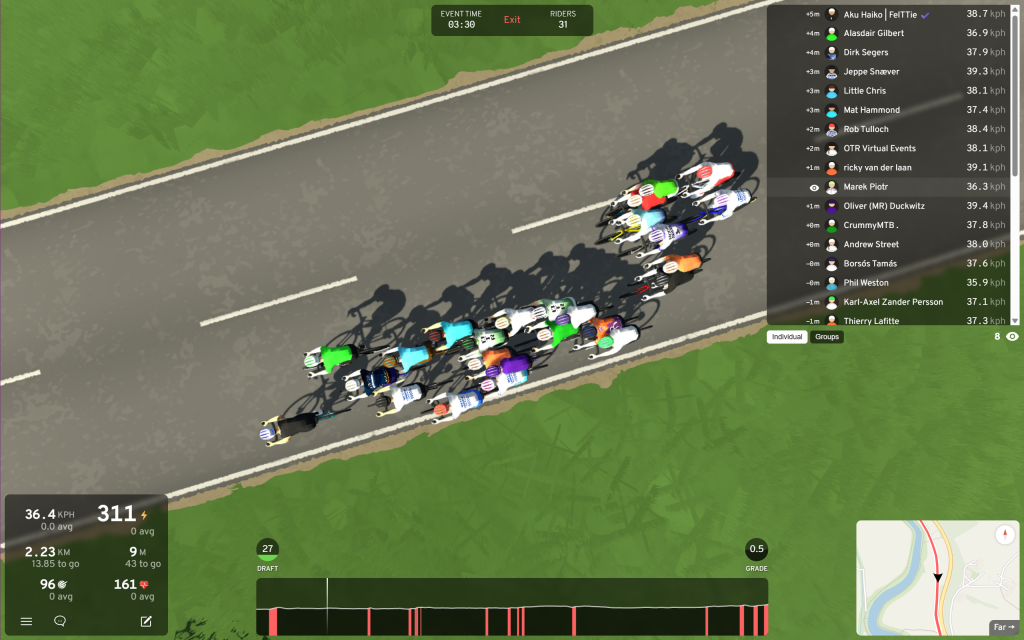Click the spectator eye icon under rider list
Viewport: 1024px width, 640px height.
(x=1012, y=337)
